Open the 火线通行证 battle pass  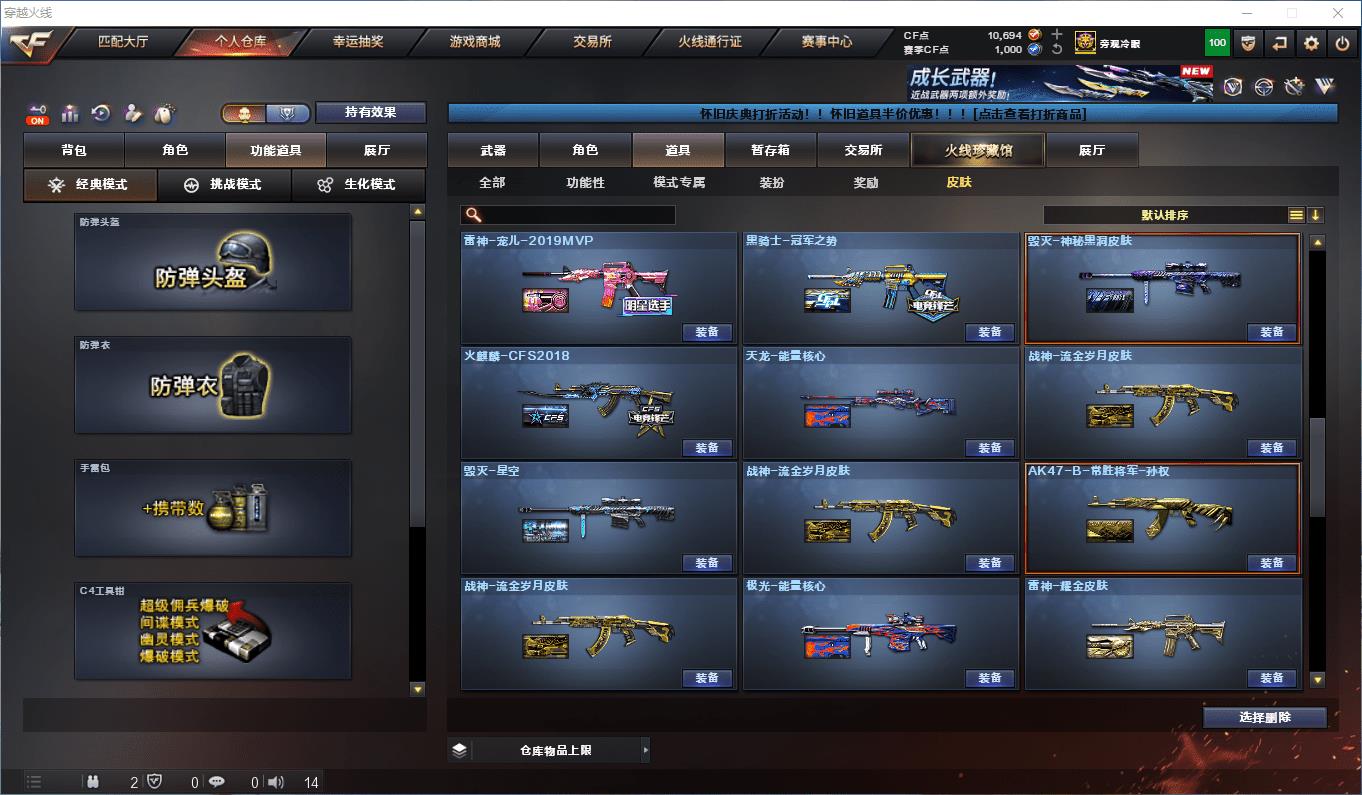coord(709,42)
